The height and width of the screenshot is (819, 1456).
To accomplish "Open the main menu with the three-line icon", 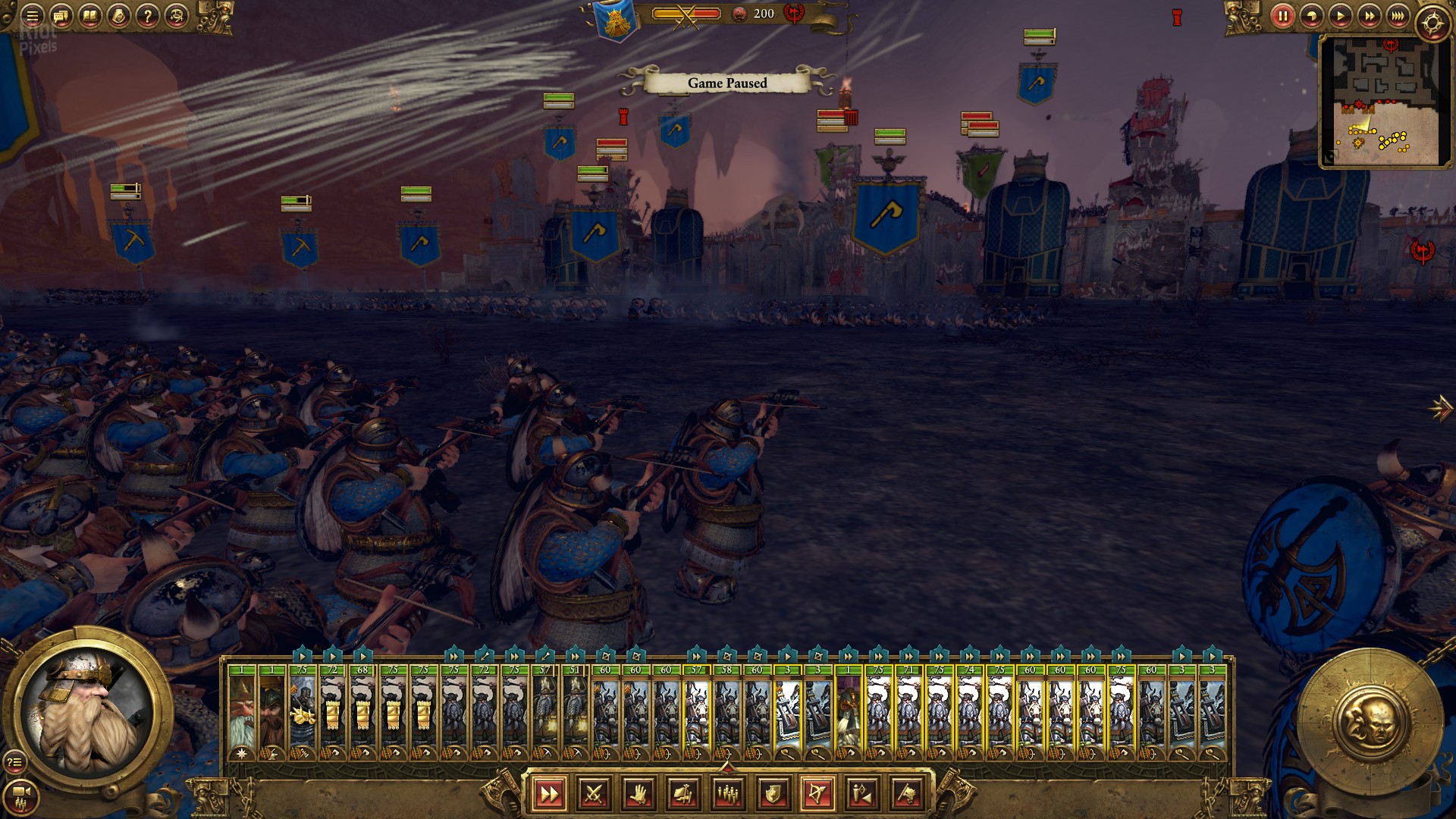I will (x=32, y=16).
